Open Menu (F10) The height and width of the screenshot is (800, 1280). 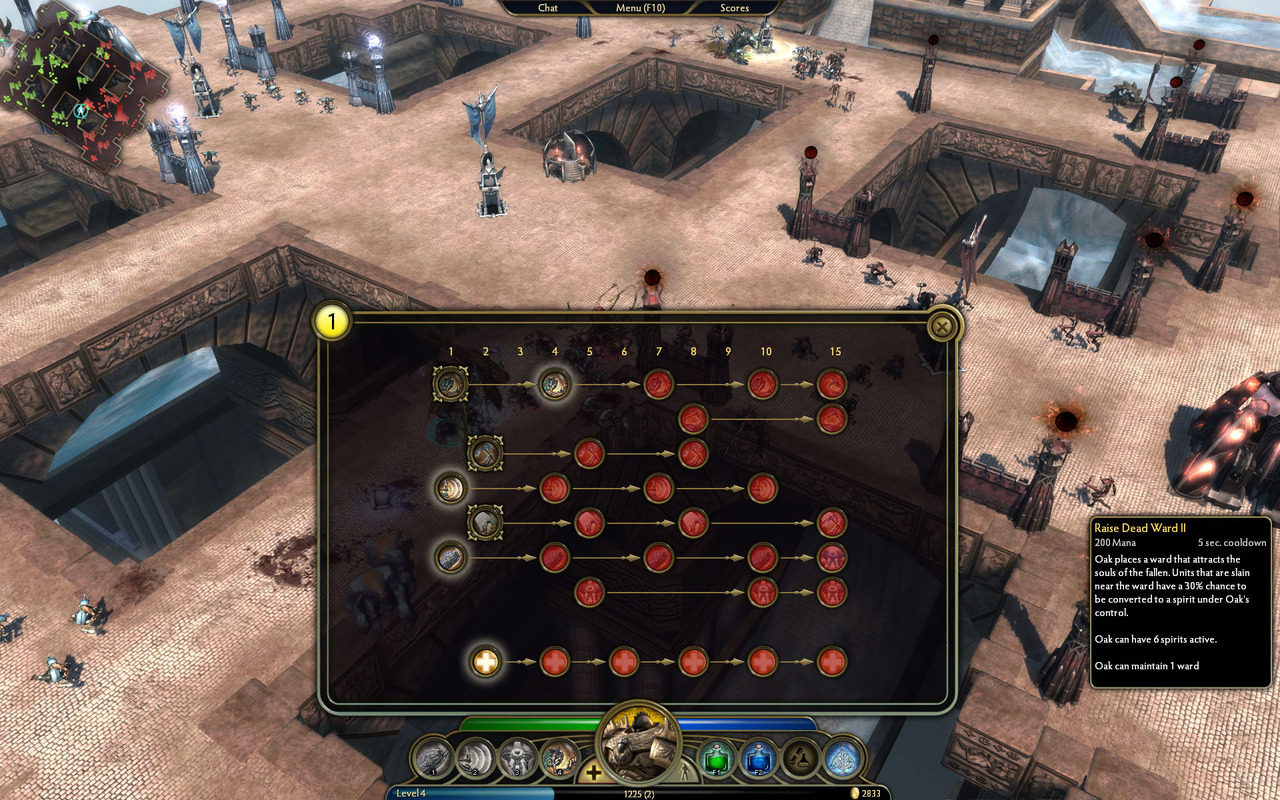pos(641,8)
